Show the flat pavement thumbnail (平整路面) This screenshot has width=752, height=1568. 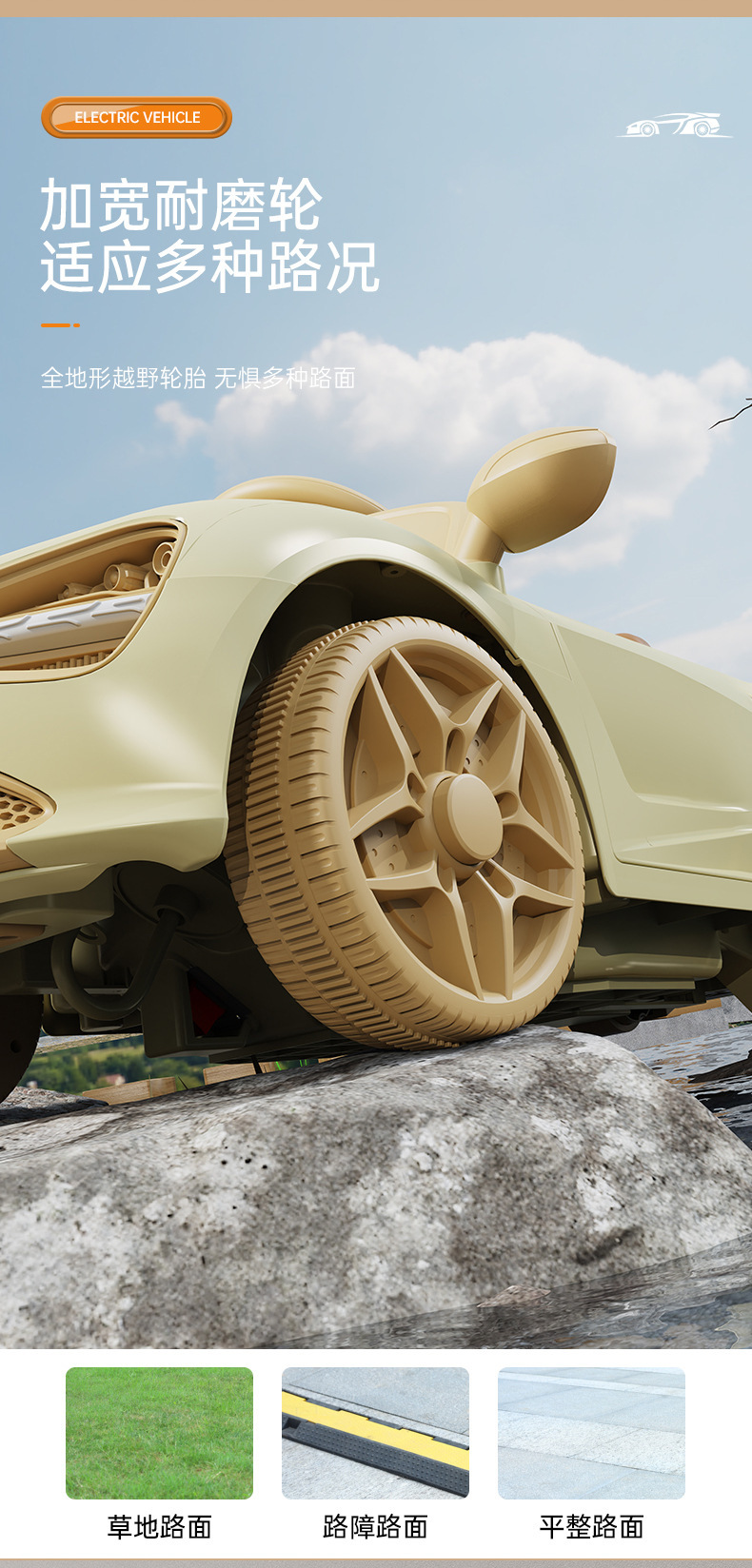pos(591,1433)
